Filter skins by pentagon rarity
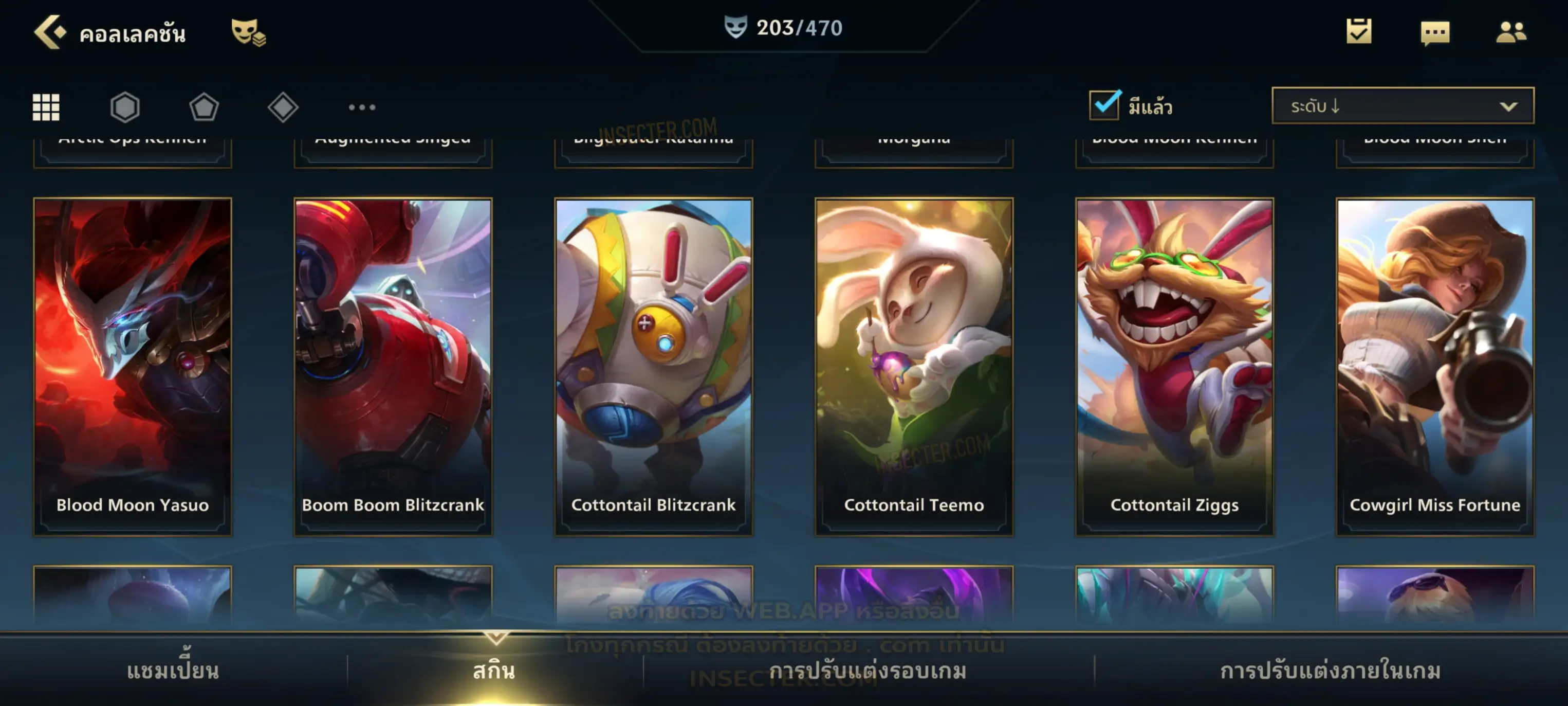 (x=204, y=107)
